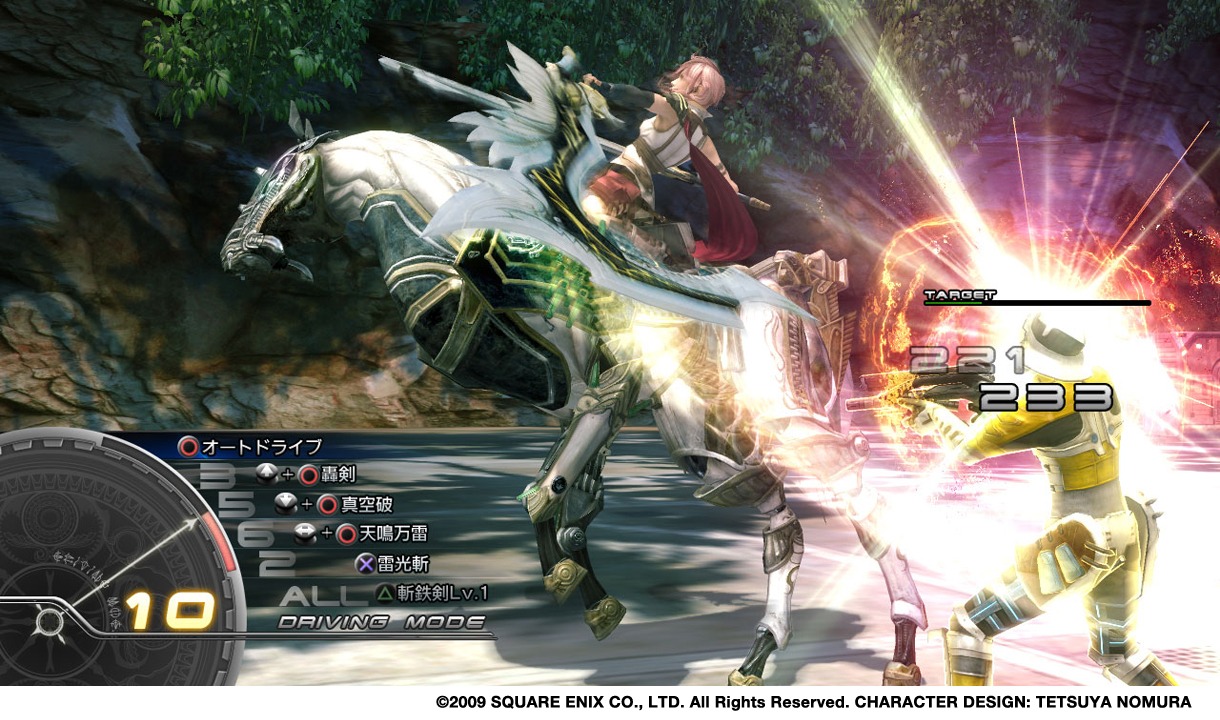1220x720 pixels.
Task: Select the オートドライブ command
Action: pyautogui.click(x=261, y=446)
